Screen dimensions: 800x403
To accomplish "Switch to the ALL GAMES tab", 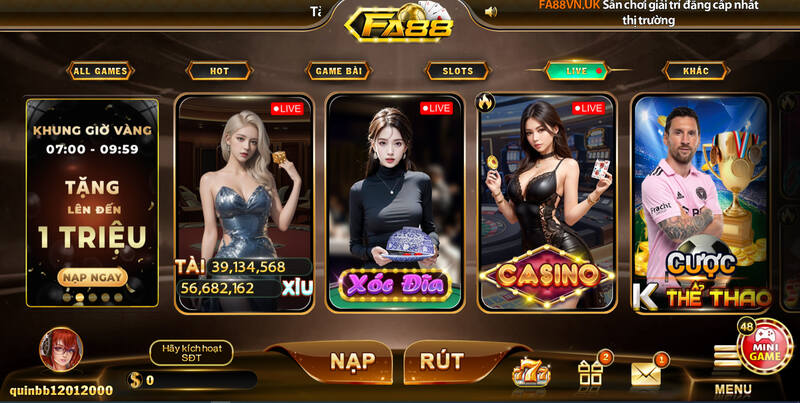I will tap(100, 71).
